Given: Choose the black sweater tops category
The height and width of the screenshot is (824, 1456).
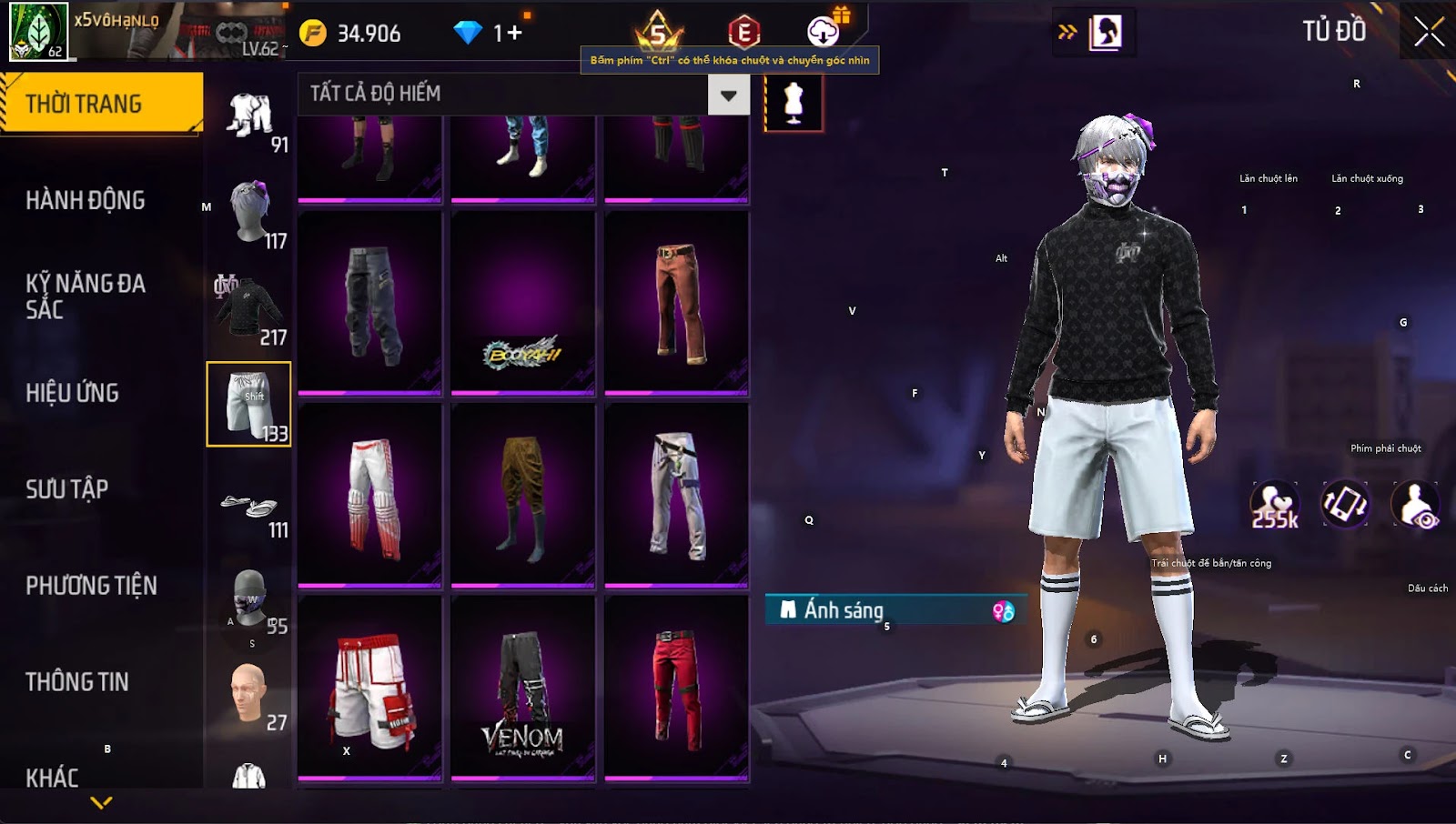Looking at the screenshot, I should 248,309.
